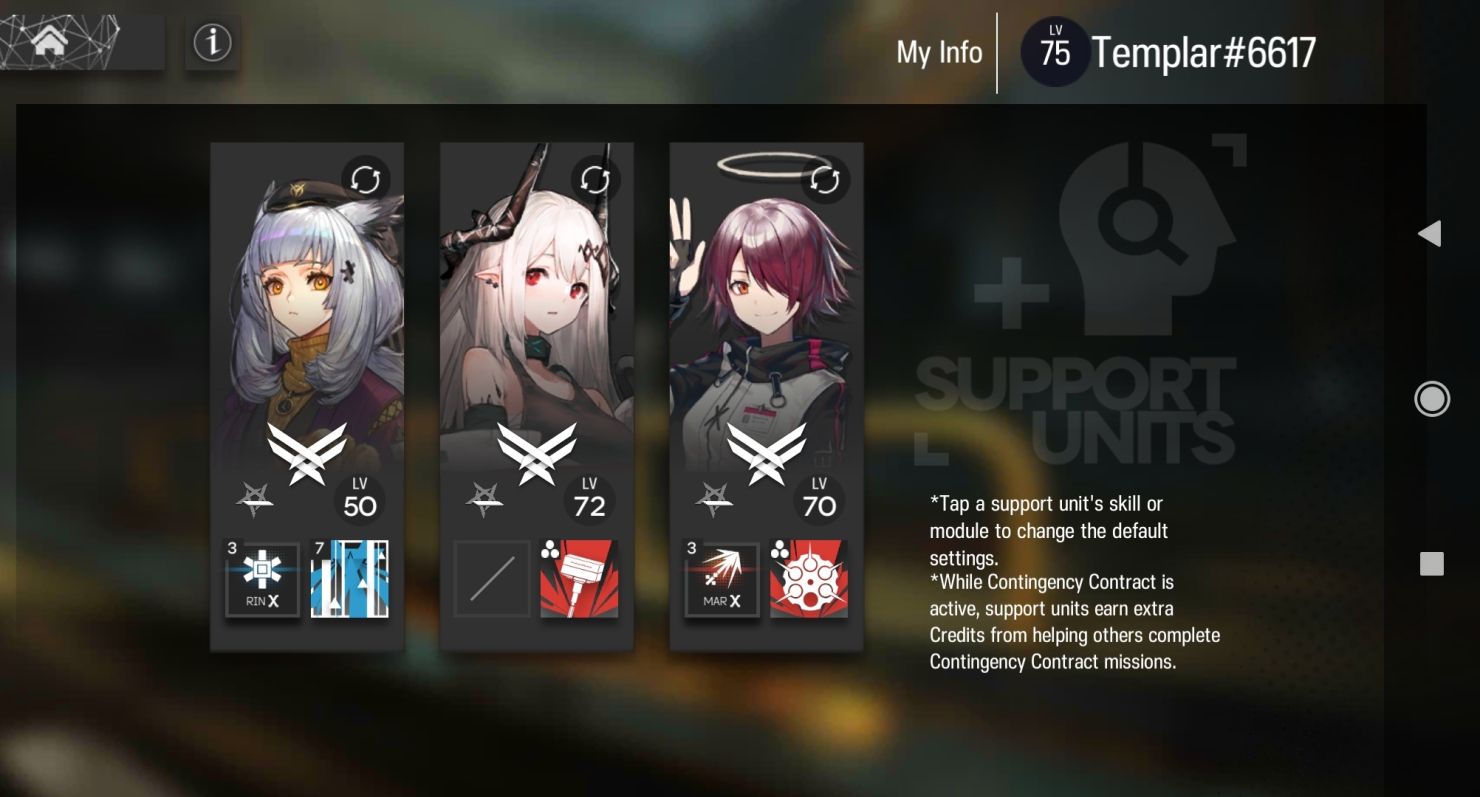Tap Mudrock's Elite 2 emblem
Screen dimensions: 1480x797
pos(537,452)
